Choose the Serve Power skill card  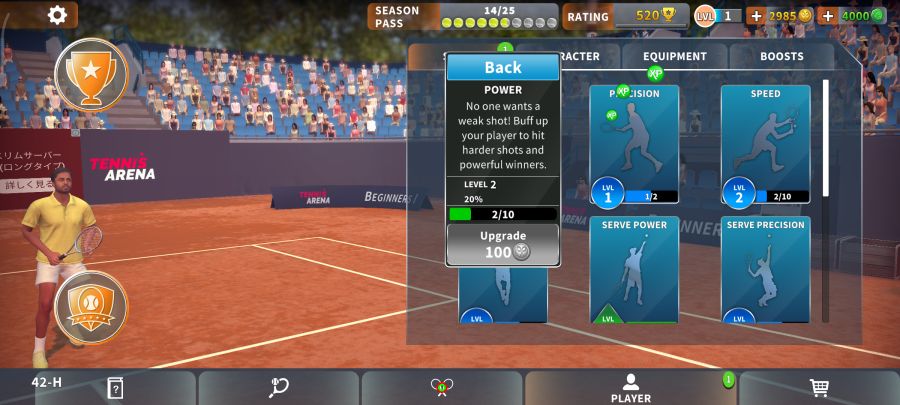point(634,268)
